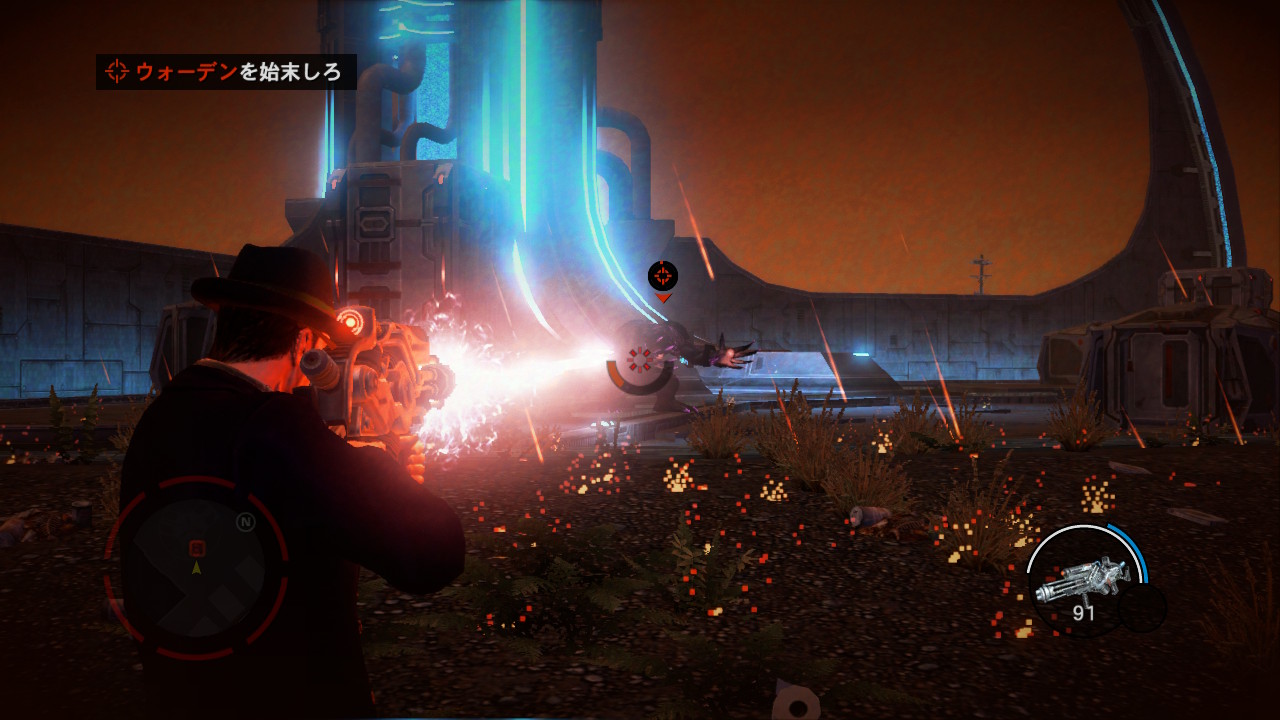Click the circular minimap
Image resolution: width=1280 pixels, height=720 pixels.
coord(196,568)
